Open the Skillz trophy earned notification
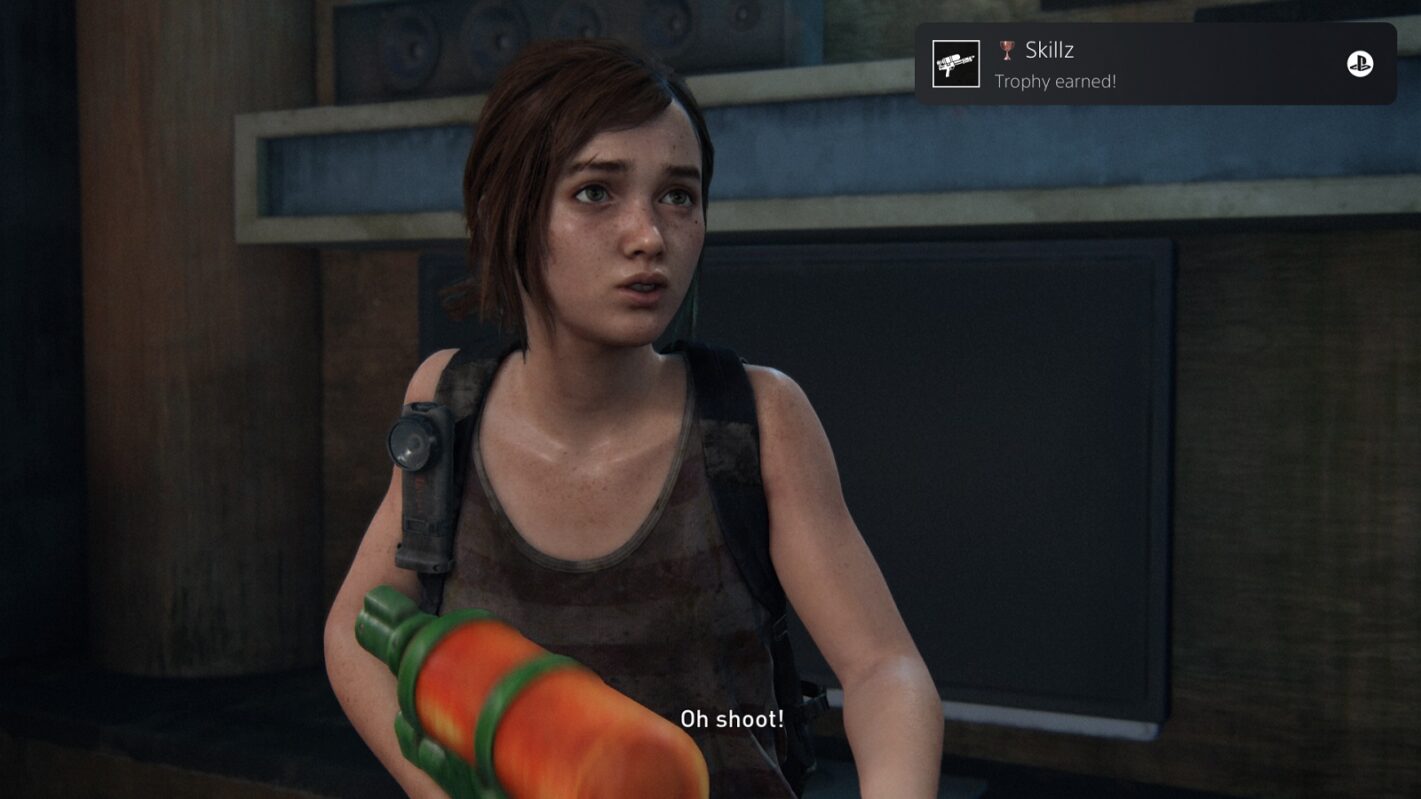Image resolution: width=1421 pixels, height=799 pixels. 1155,65
